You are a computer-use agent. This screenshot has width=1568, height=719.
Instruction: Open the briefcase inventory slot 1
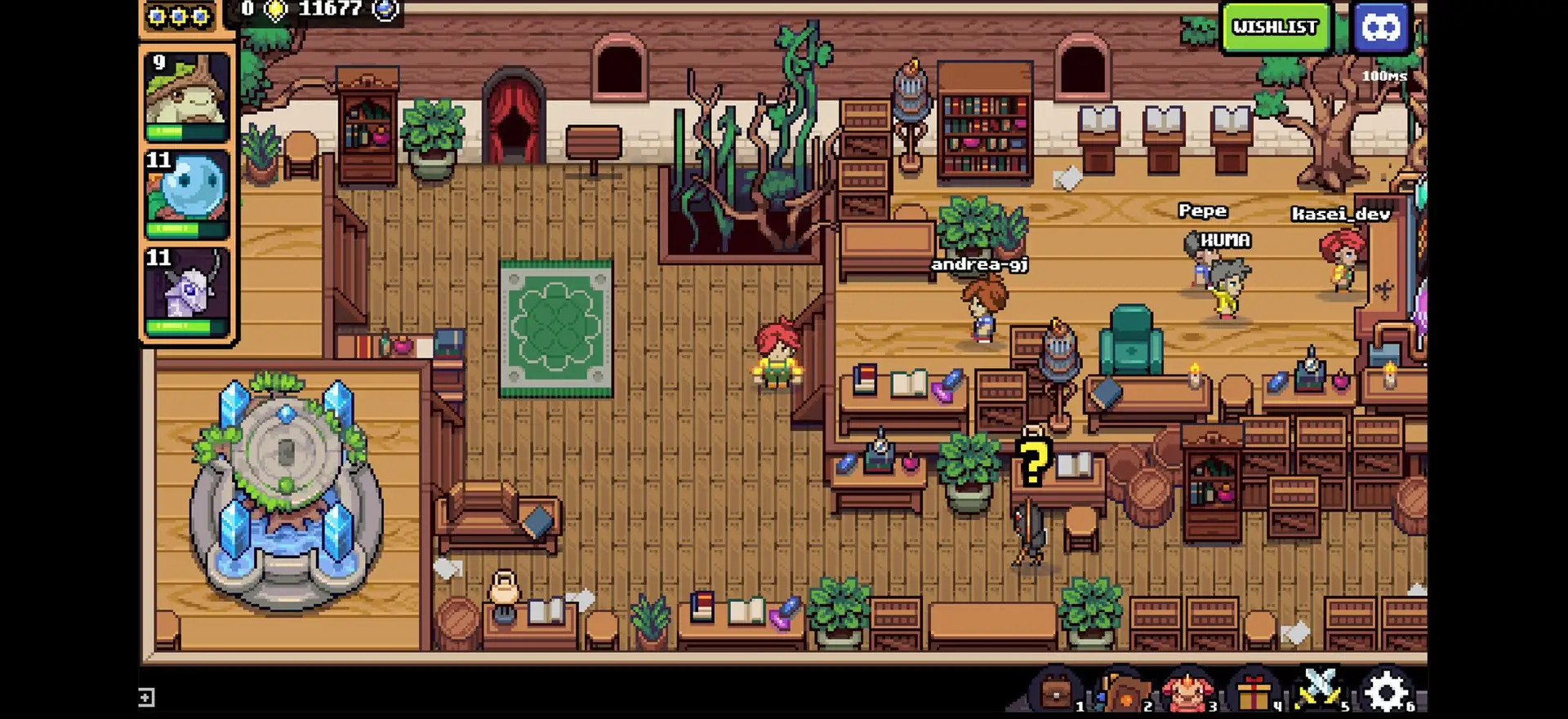[x=1057, y=692]
